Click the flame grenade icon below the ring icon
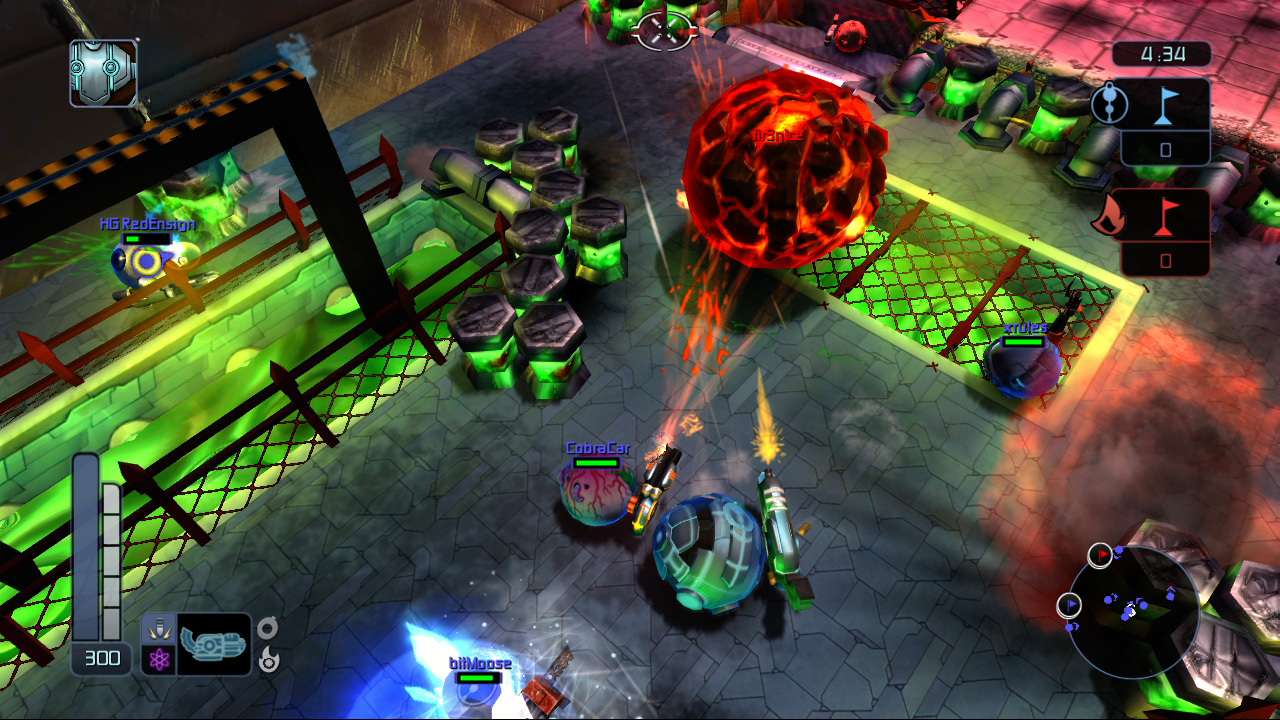The image size is (1280, 720). pos(268,660)
